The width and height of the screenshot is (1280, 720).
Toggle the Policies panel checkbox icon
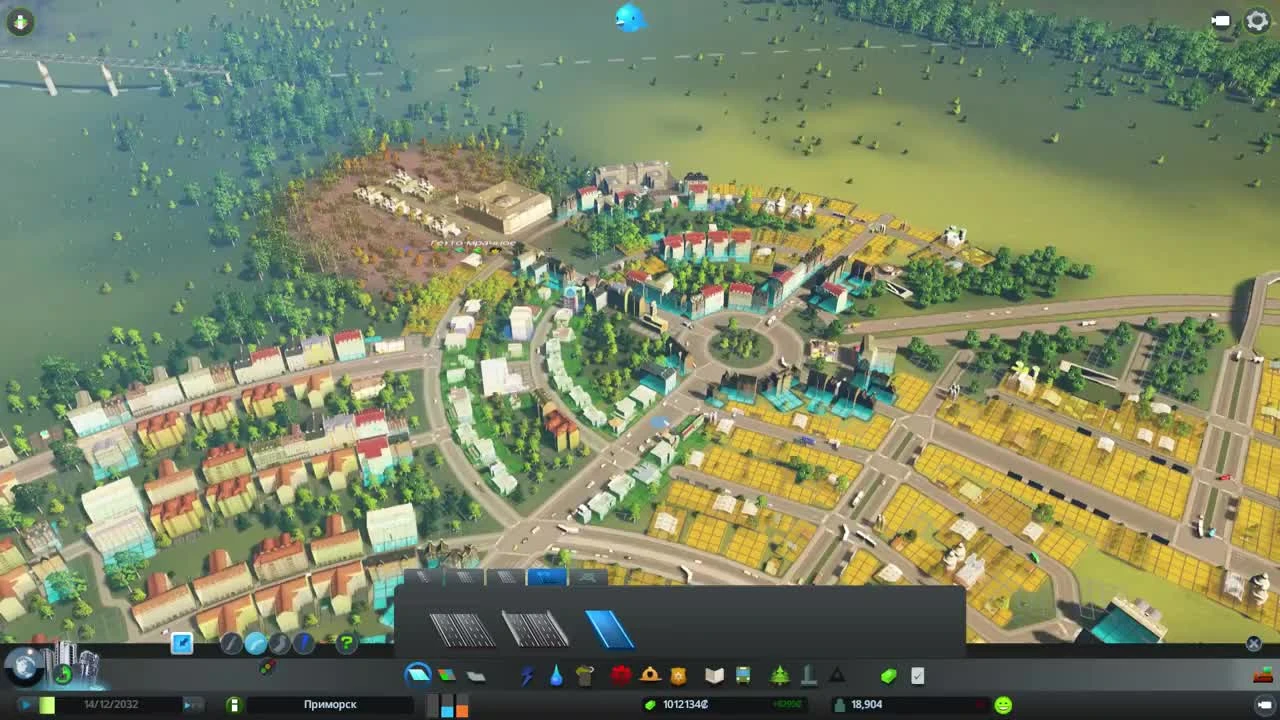click(x=917, y=674)
